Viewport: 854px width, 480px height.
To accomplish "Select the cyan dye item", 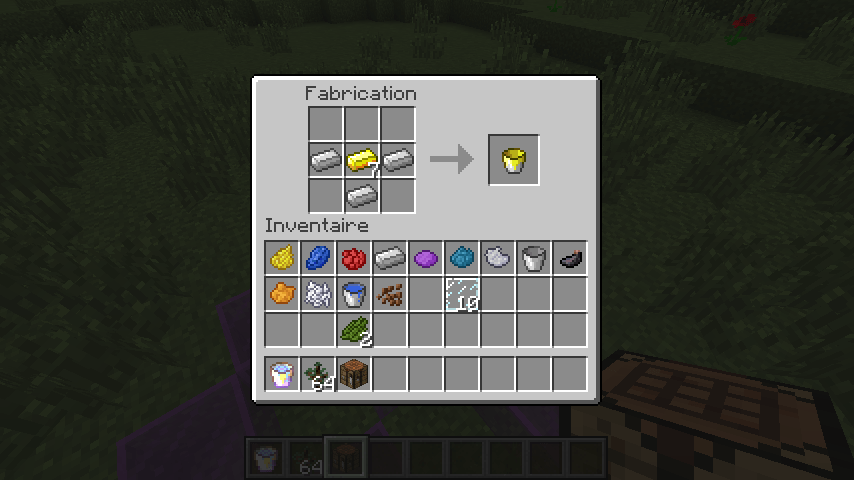I will tap(462, 259).
